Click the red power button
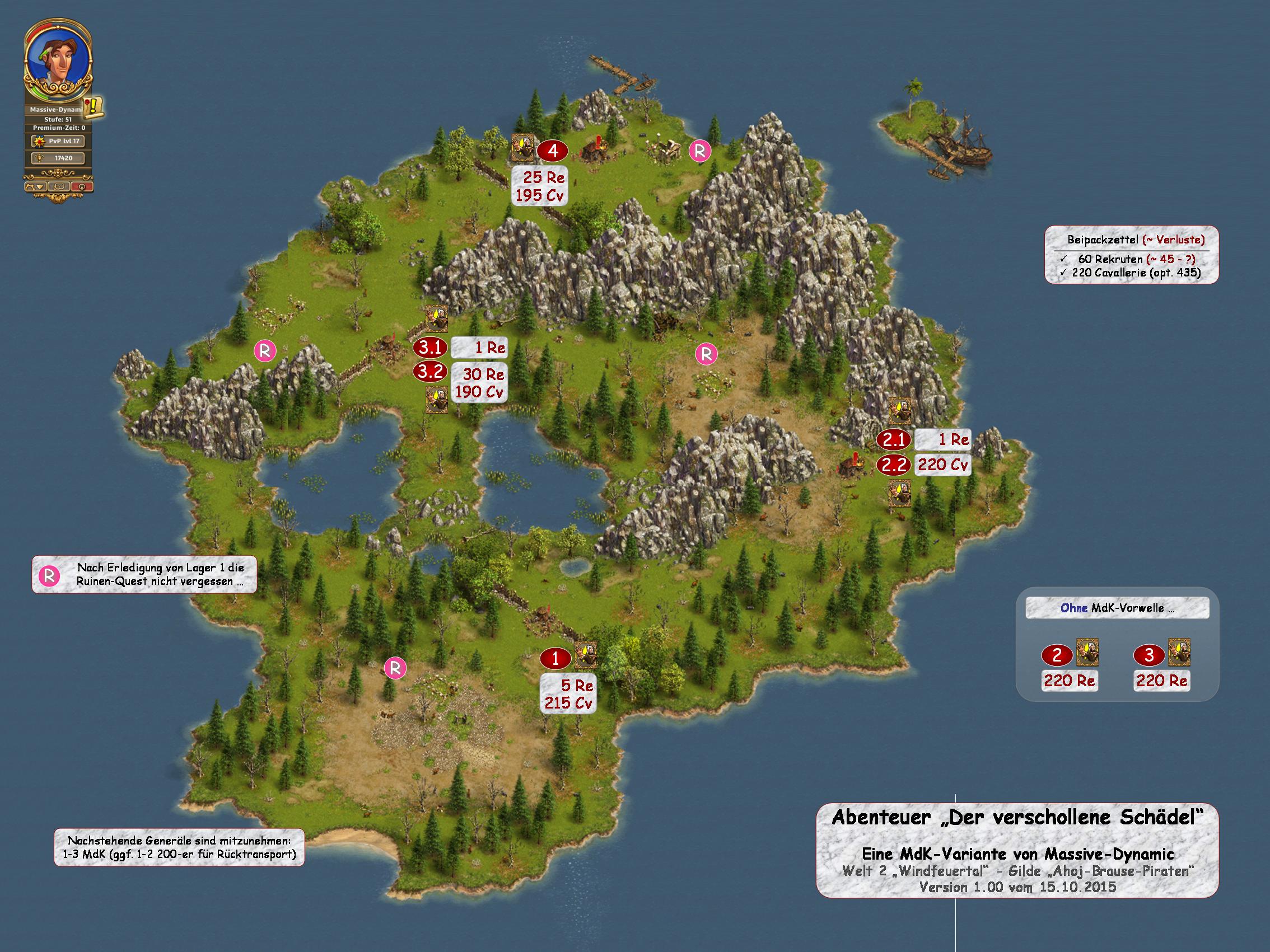 point(82,186)
